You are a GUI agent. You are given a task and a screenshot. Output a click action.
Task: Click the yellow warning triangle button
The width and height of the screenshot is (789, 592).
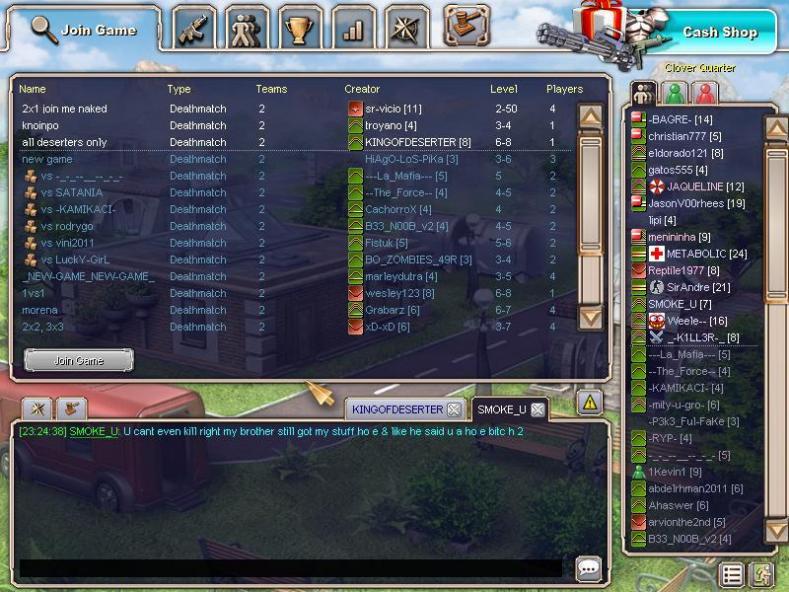click(589, 402)
